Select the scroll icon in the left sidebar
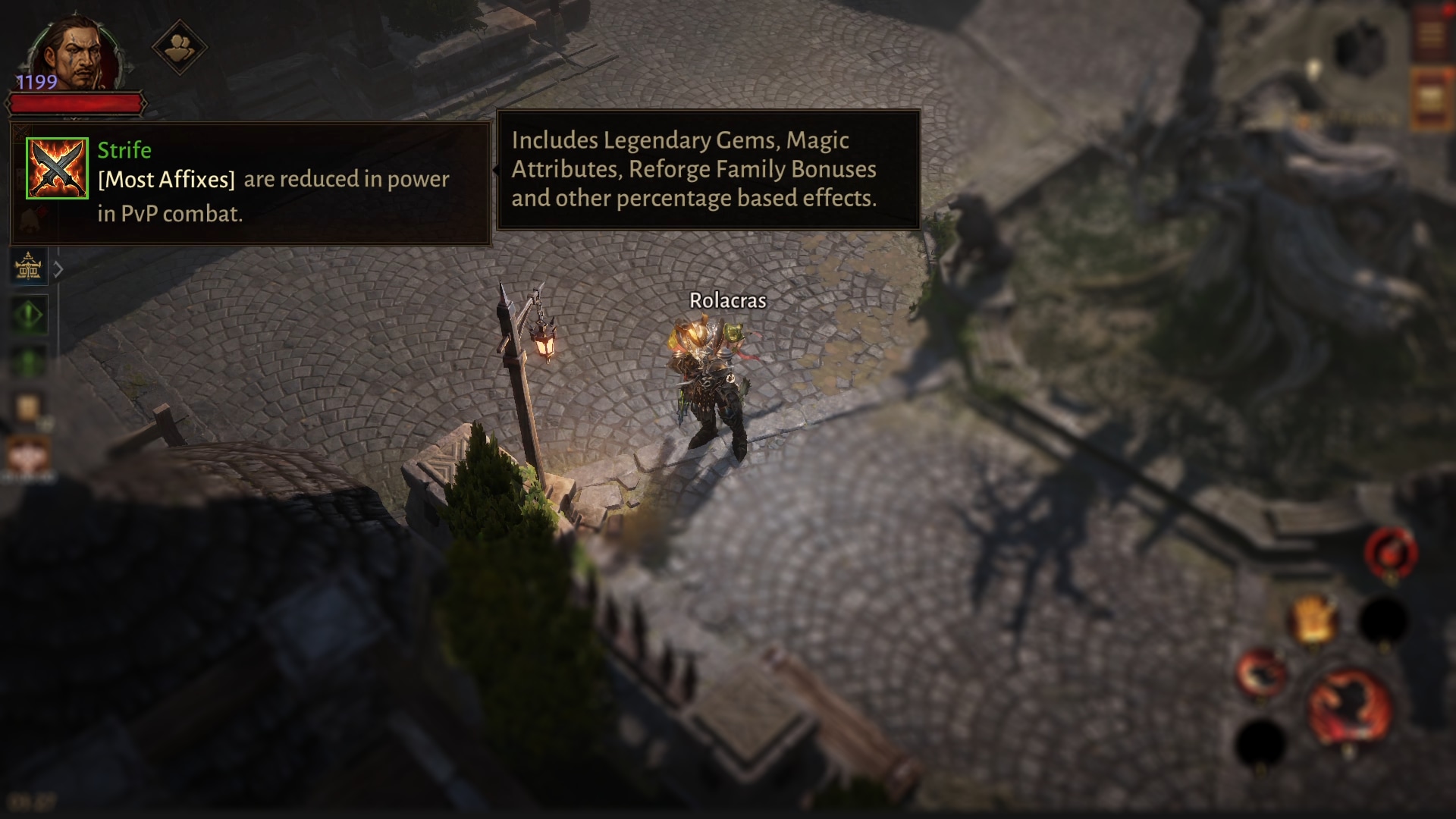This screenshot has height=819, width=1456. point(29,404)
